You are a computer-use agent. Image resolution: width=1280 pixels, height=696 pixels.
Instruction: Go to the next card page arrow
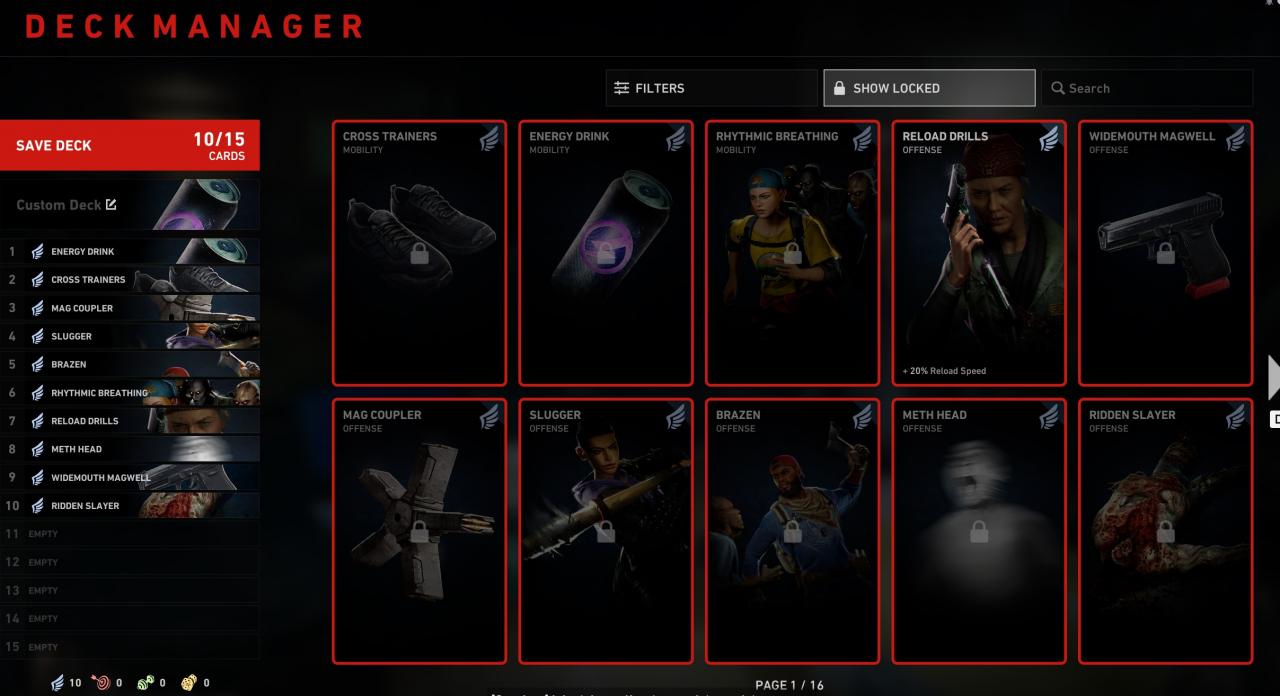(1272, 377)
